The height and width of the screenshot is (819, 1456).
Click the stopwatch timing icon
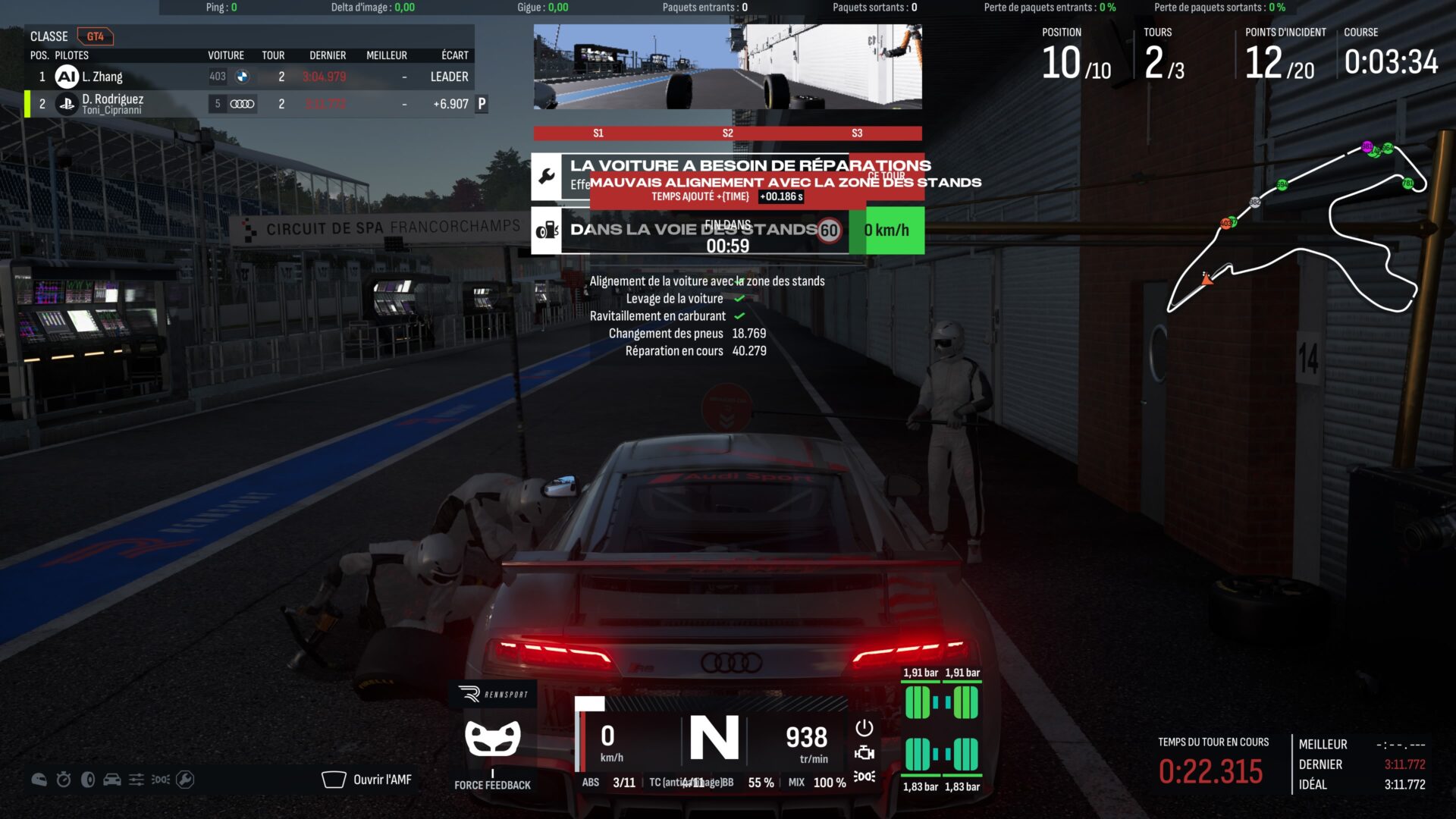coord(64,780)
